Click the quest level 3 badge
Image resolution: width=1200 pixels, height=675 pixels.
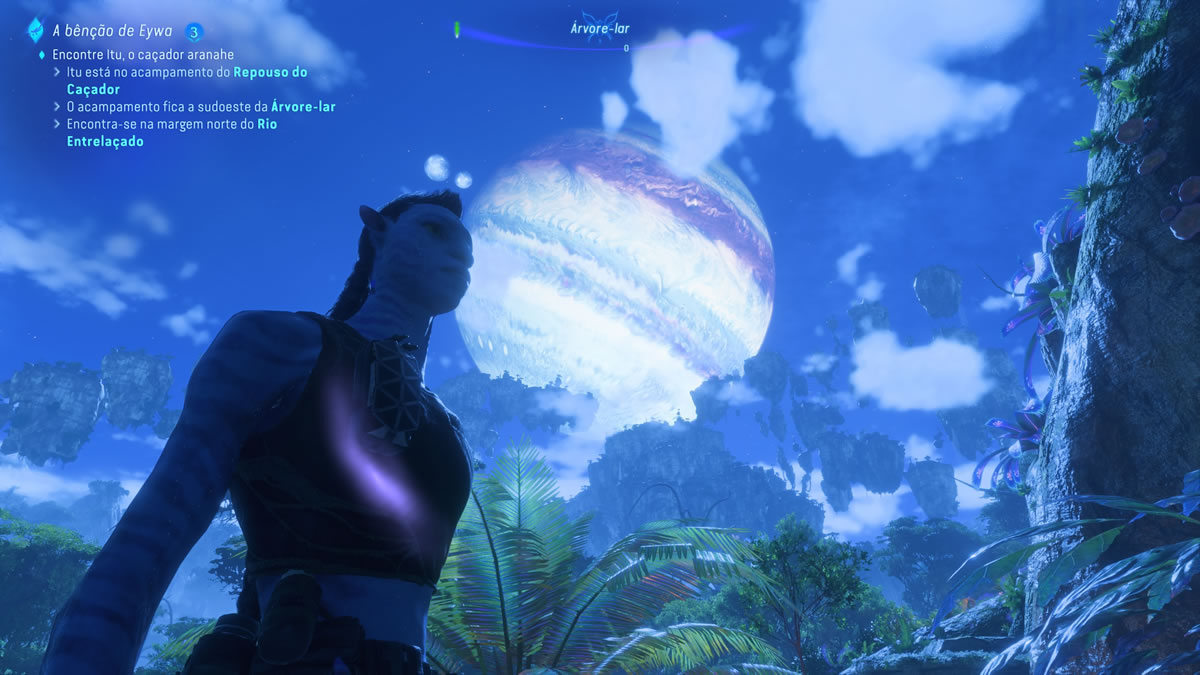194,30
